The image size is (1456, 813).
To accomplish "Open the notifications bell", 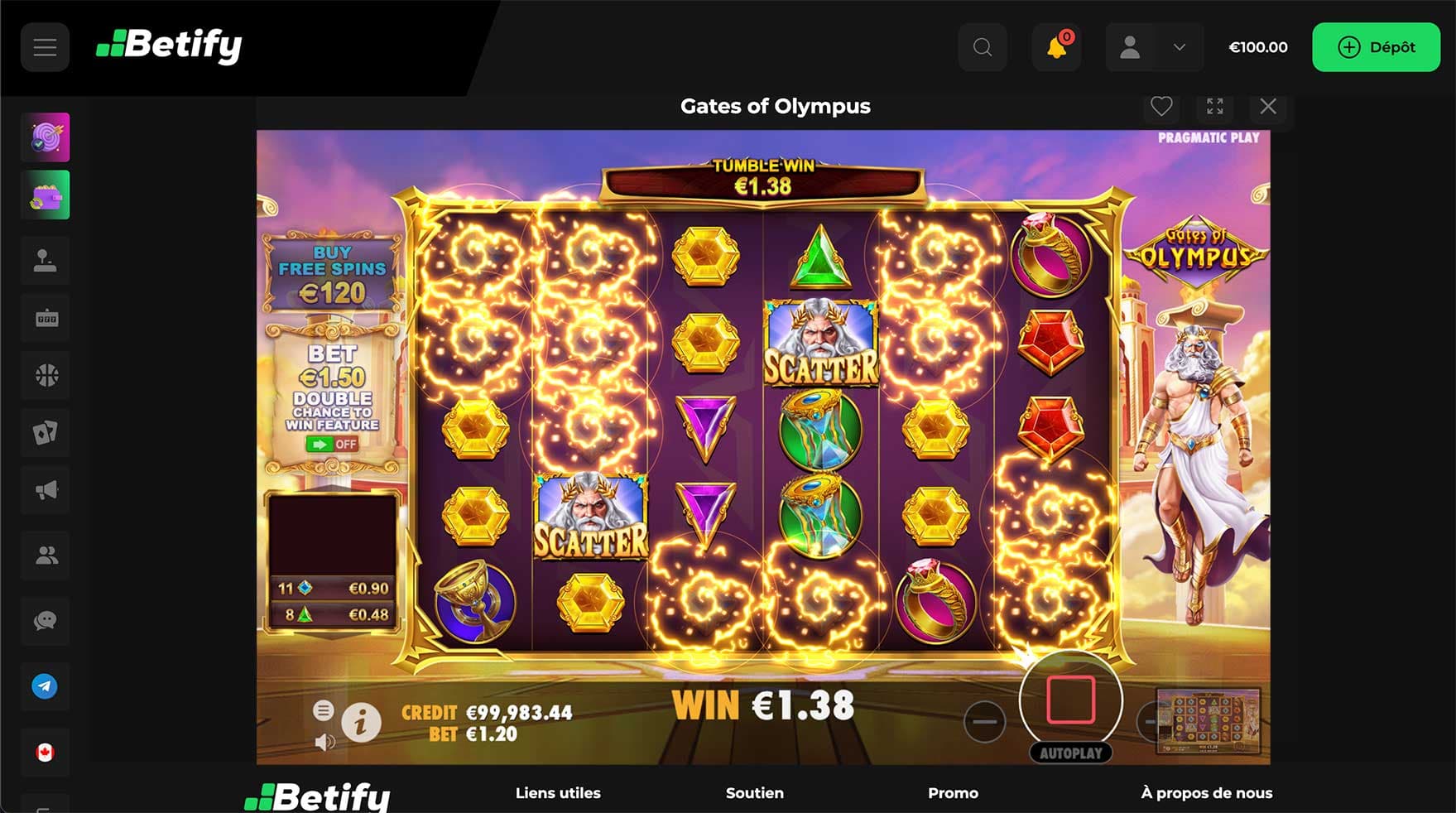I will 1056,47.
